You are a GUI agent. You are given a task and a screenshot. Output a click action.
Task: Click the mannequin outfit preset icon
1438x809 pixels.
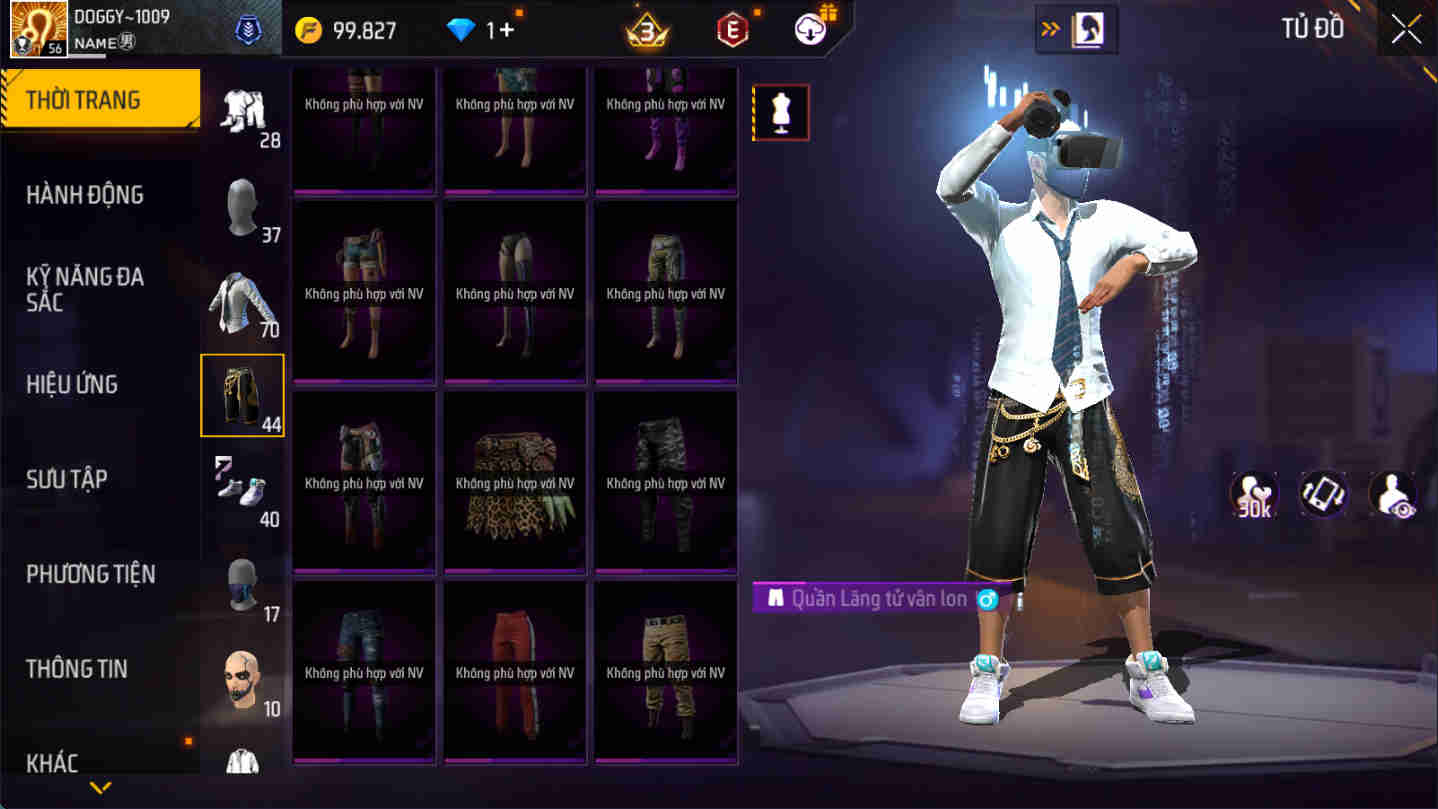tap(780, 111)
